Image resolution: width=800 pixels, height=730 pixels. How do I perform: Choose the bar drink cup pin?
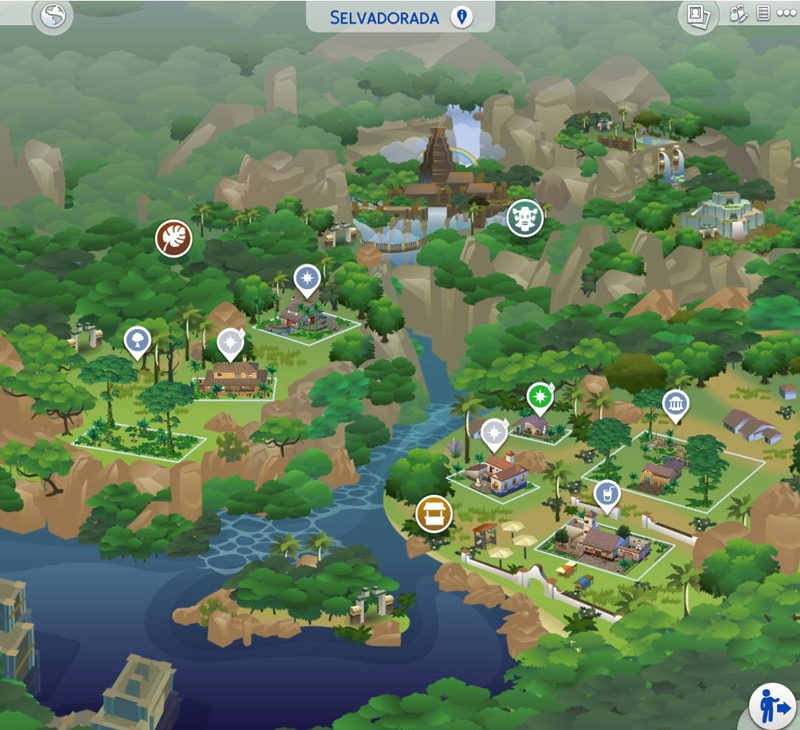click(606, 494)
